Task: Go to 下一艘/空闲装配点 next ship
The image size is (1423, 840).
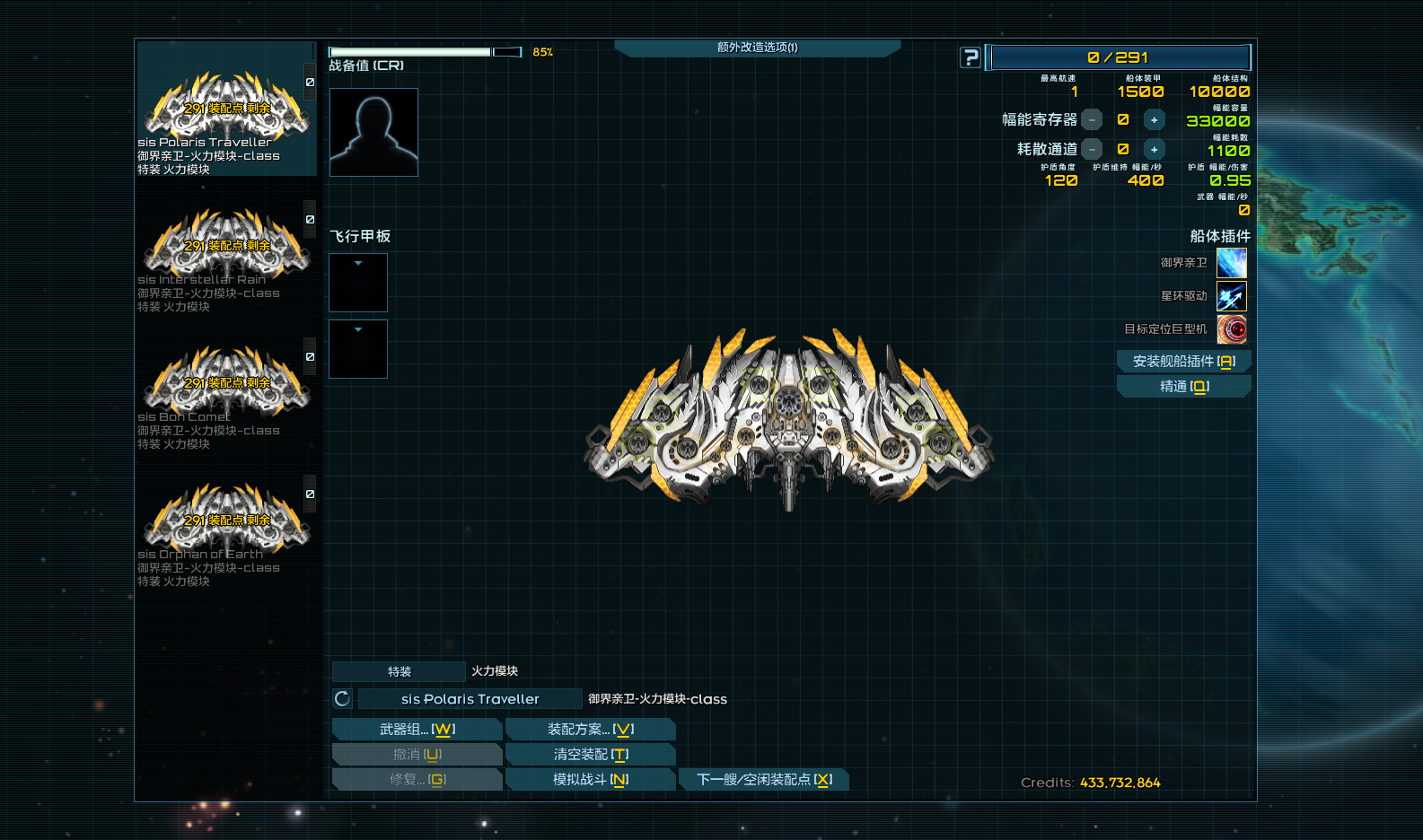Action: (x=764, y=780)
